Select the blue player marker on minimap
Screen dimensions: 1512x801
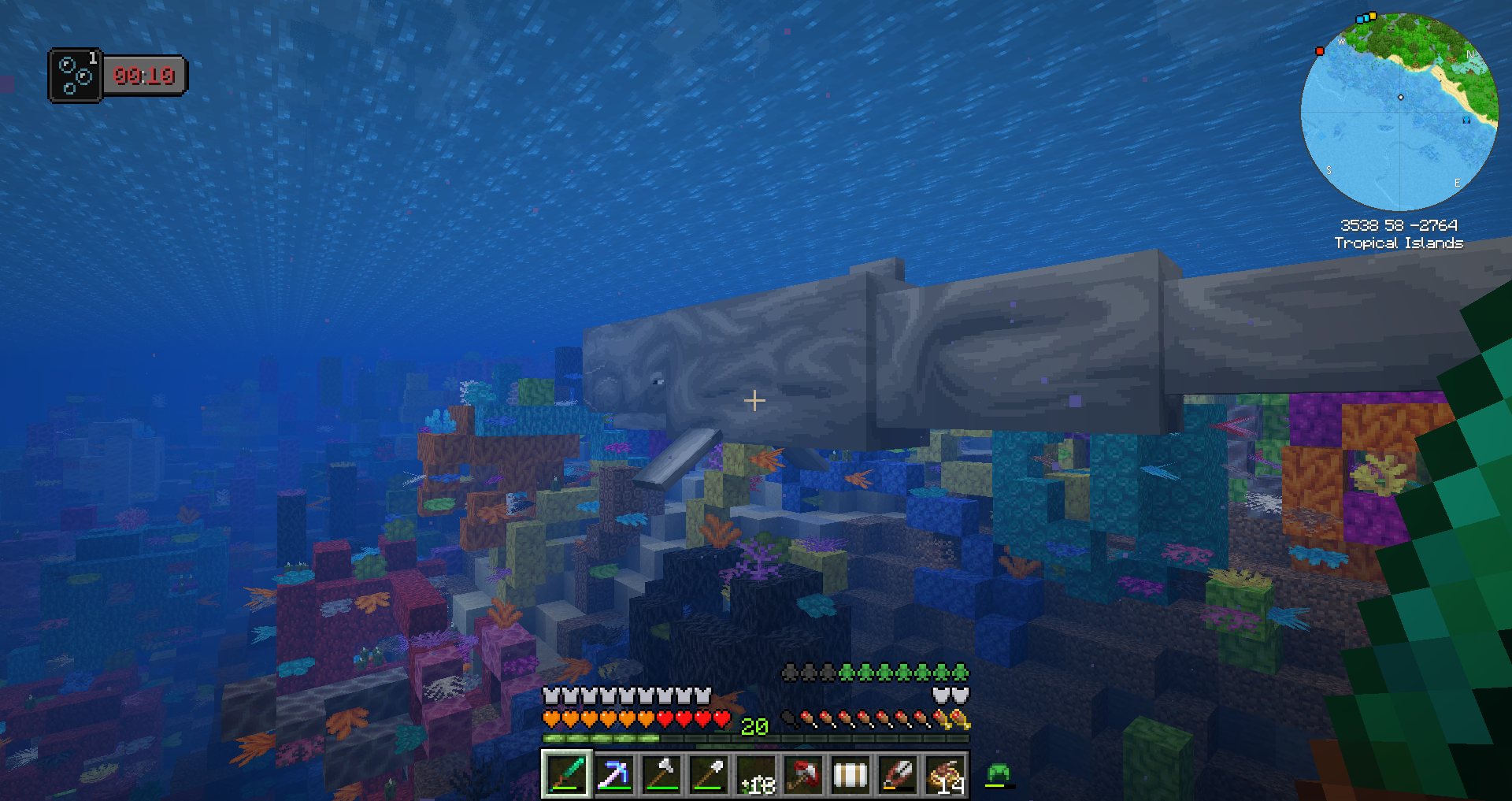pyautogui.click(x=1466, y=120)
